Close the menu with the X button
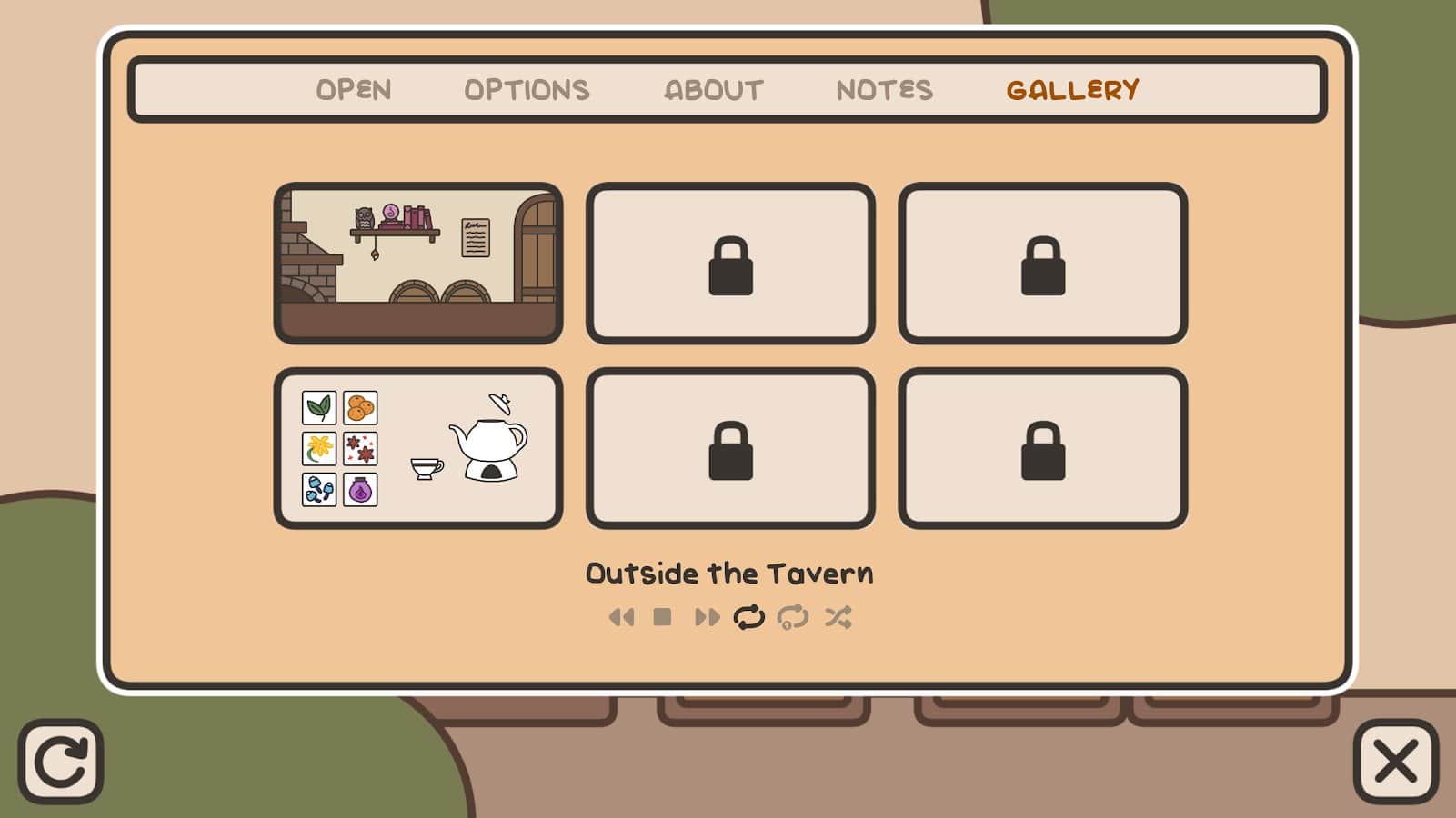The image size is (1456, 818). (1395, 762)
